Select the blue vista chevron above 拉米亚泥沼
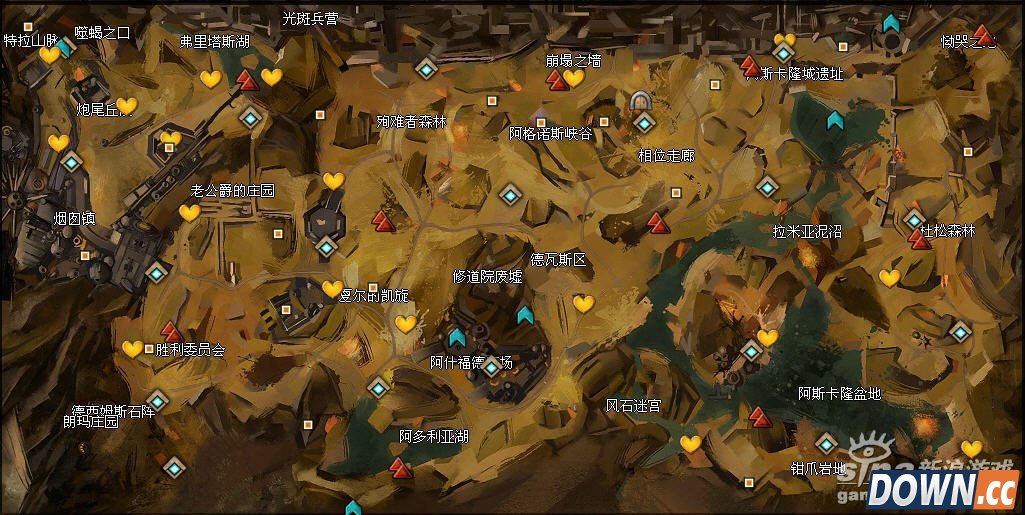This screenshot has width=1025, height=515. (x=835, y=121)
